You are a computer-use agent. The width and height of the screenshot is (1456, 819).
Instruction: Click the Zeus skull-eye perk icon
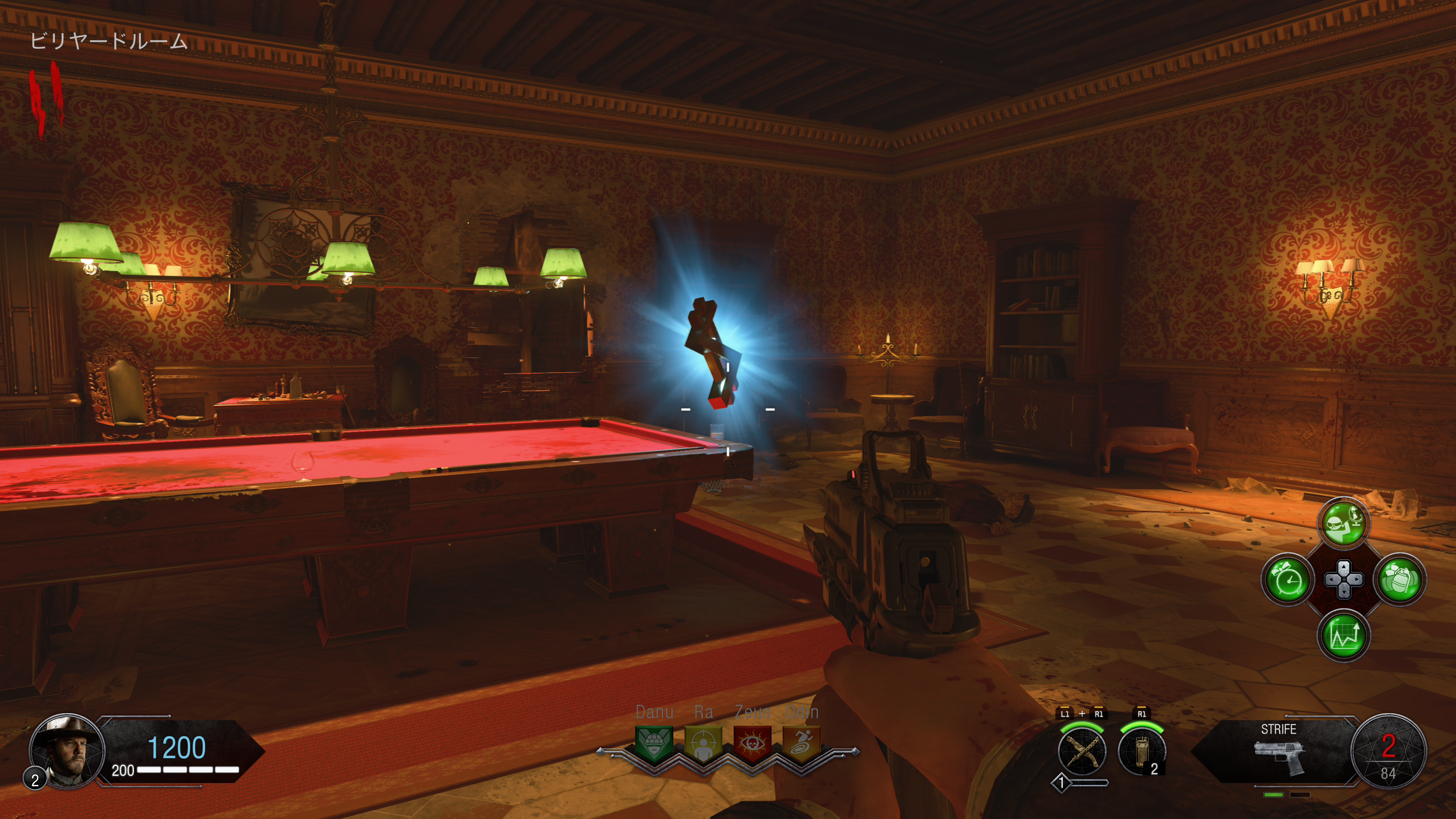click(x=752, y=744)
